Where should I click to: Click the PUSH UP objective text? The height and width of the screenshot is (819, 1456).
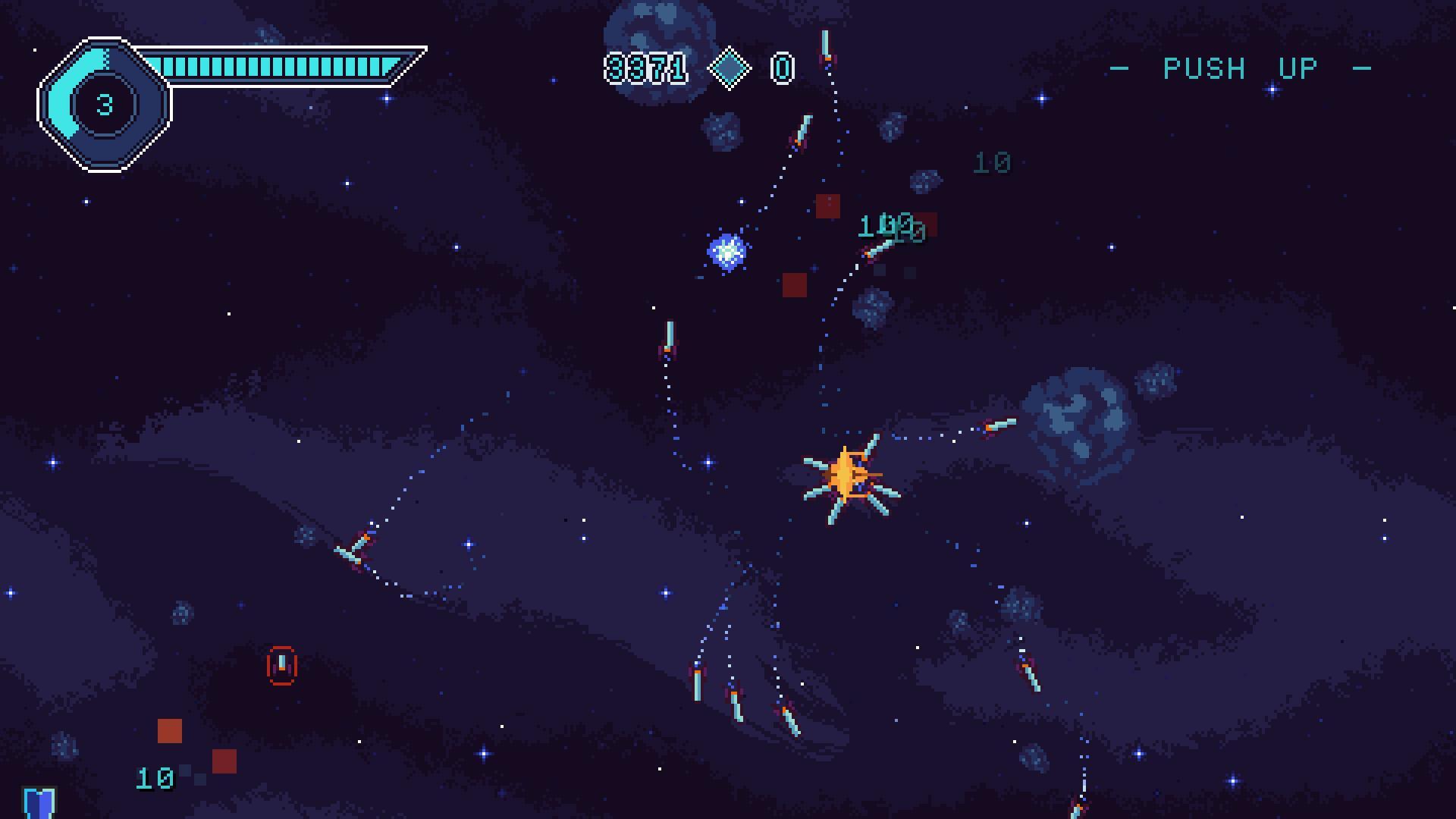click(1241, 69)
